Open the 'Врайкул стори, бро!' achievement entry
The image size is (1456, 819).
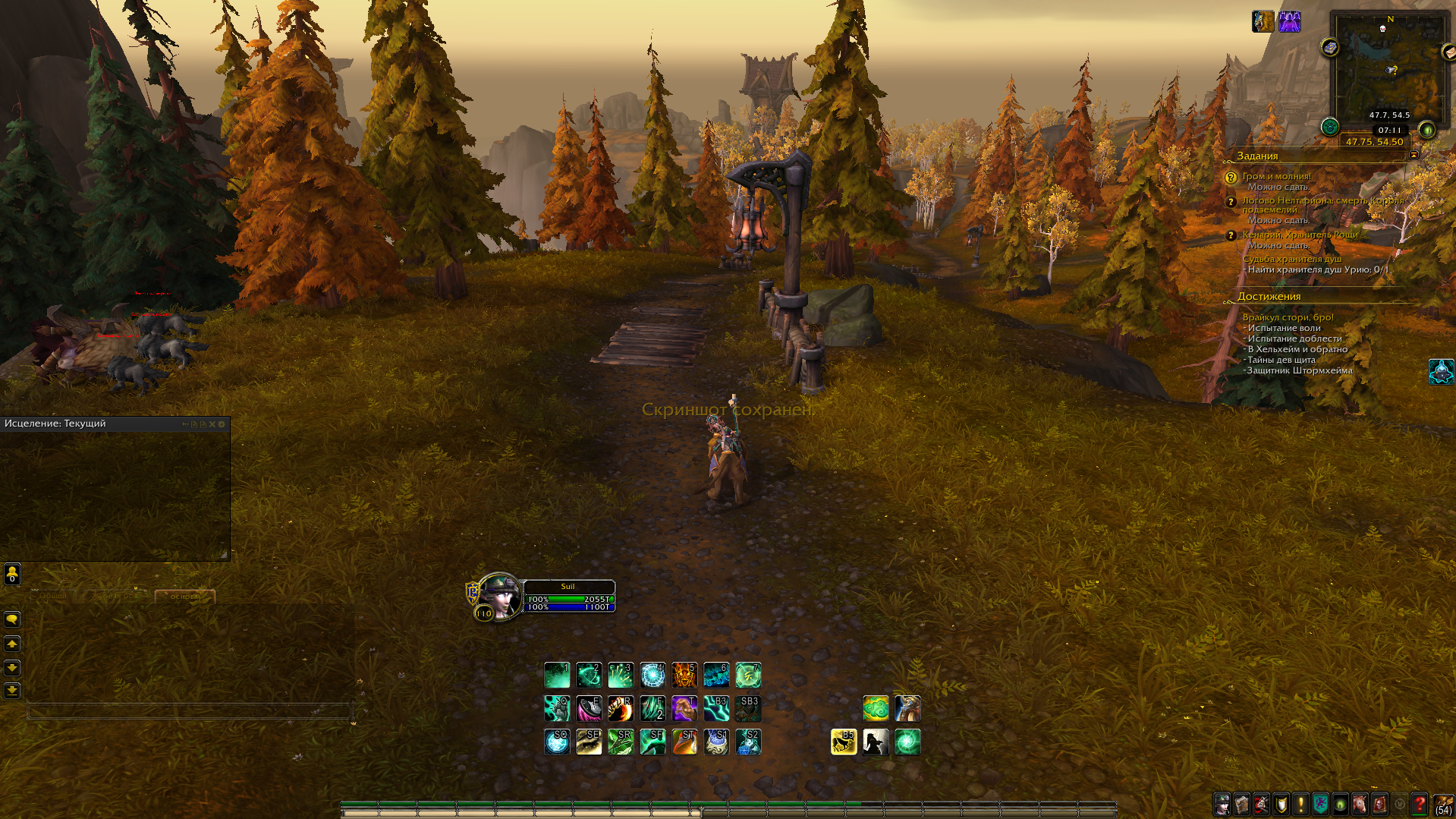1288,317
